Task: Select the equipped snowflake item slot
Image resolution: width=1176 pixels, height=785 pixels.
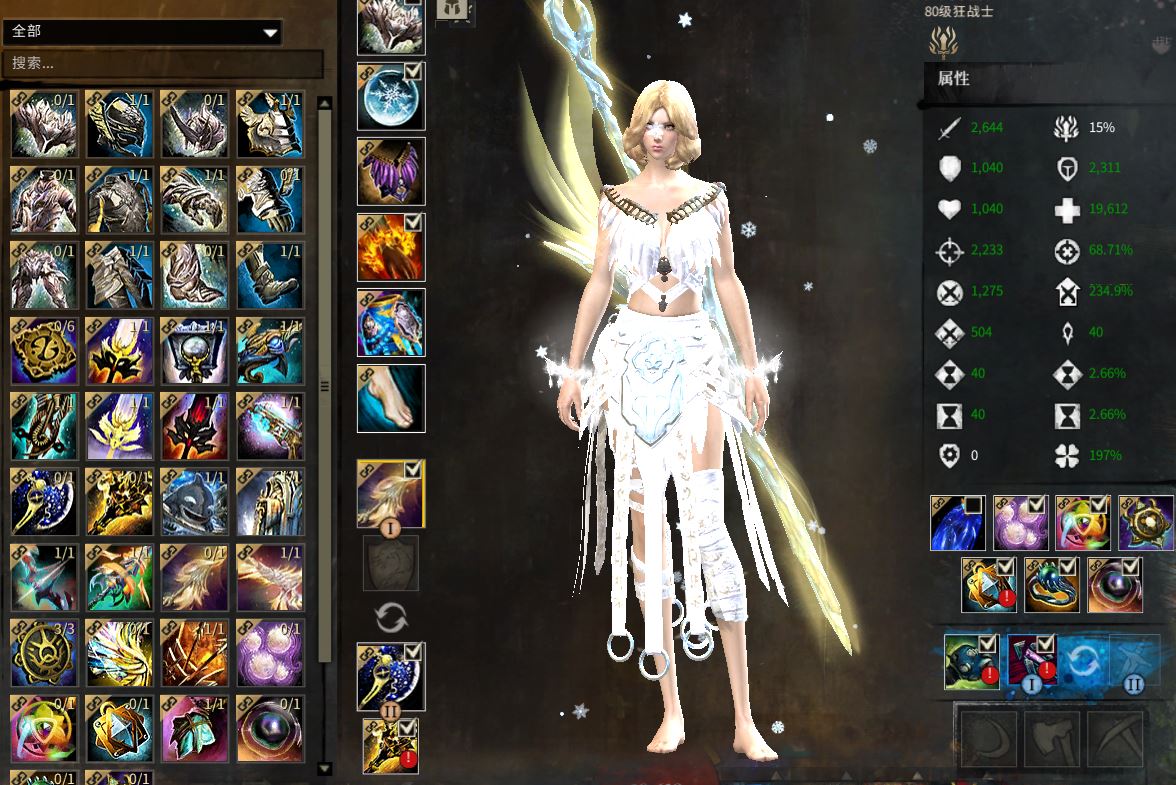Action: 391,97
